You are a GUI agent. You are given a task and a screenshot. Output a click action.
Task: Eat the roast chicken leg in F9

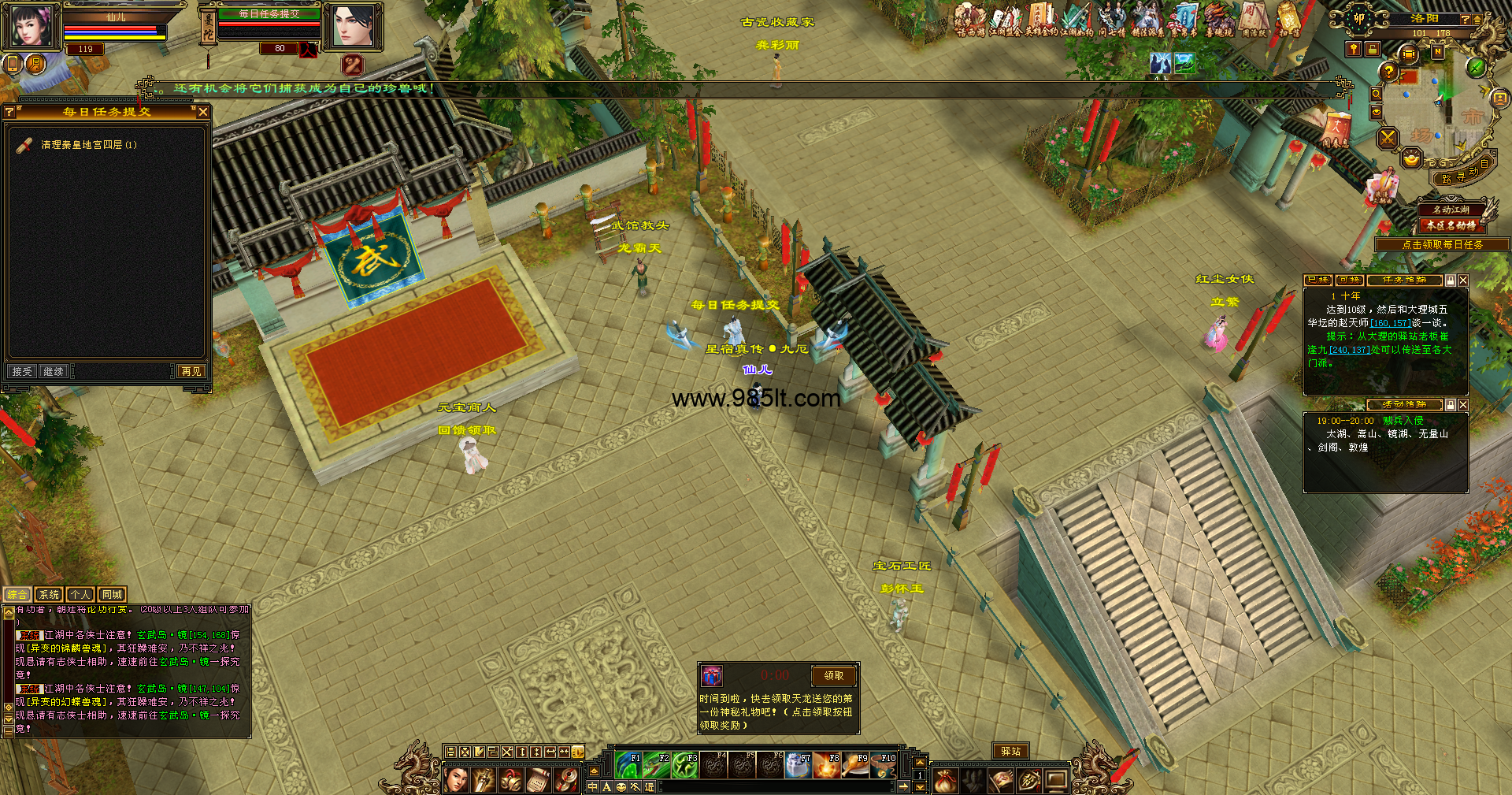pyautogui.click(x=855, y=765)
